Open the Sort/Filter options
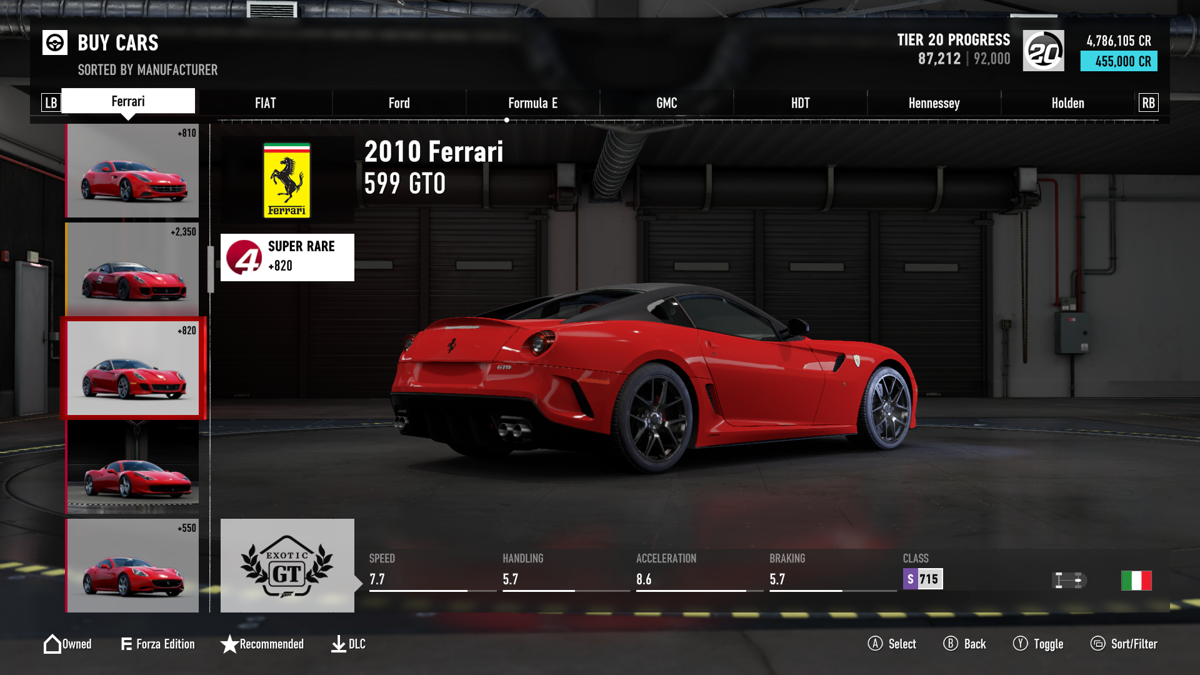Screen dimensions: 1200x675 [1124, 644]
